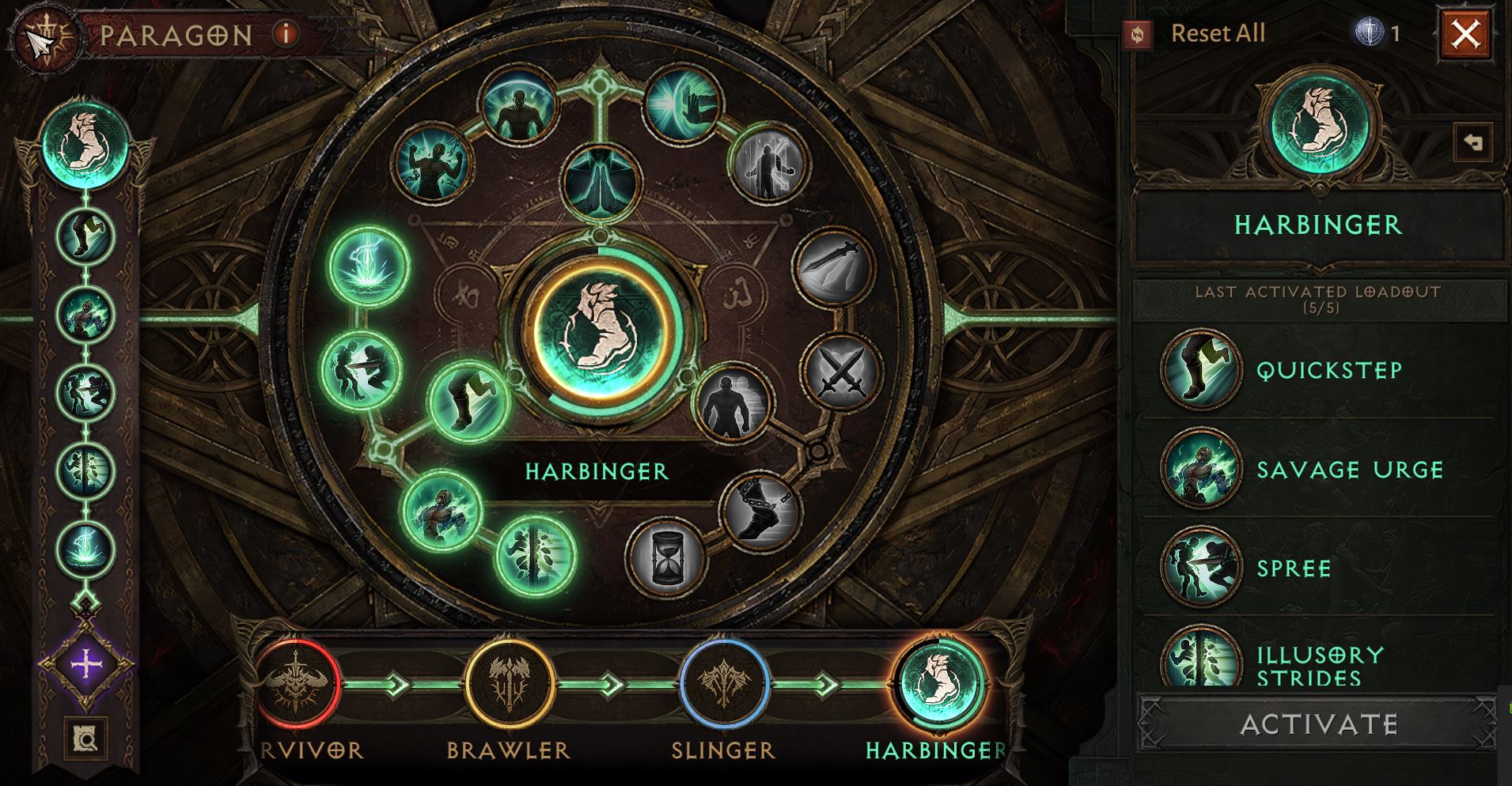Select the Survivor paragon tree
The width and height of the screenshot is (1512, 786).
coord(297,685)
